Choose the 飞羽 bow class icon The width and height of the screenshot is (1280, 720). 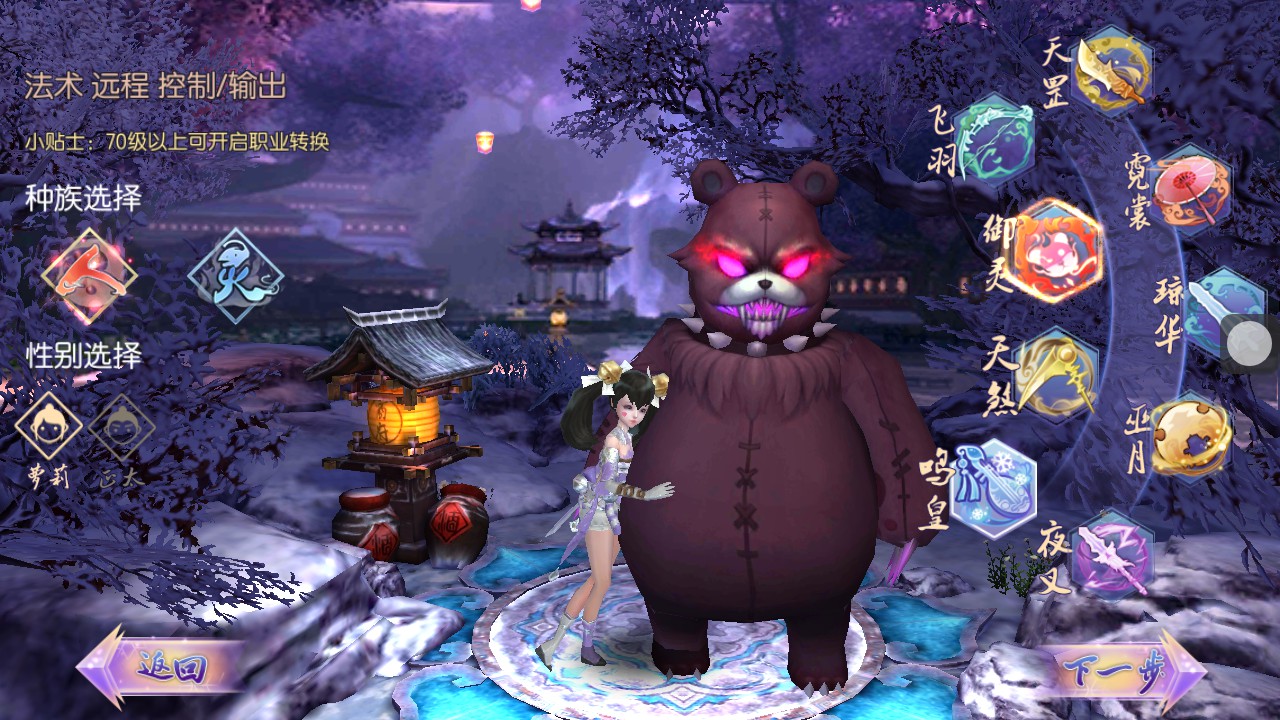992,139
